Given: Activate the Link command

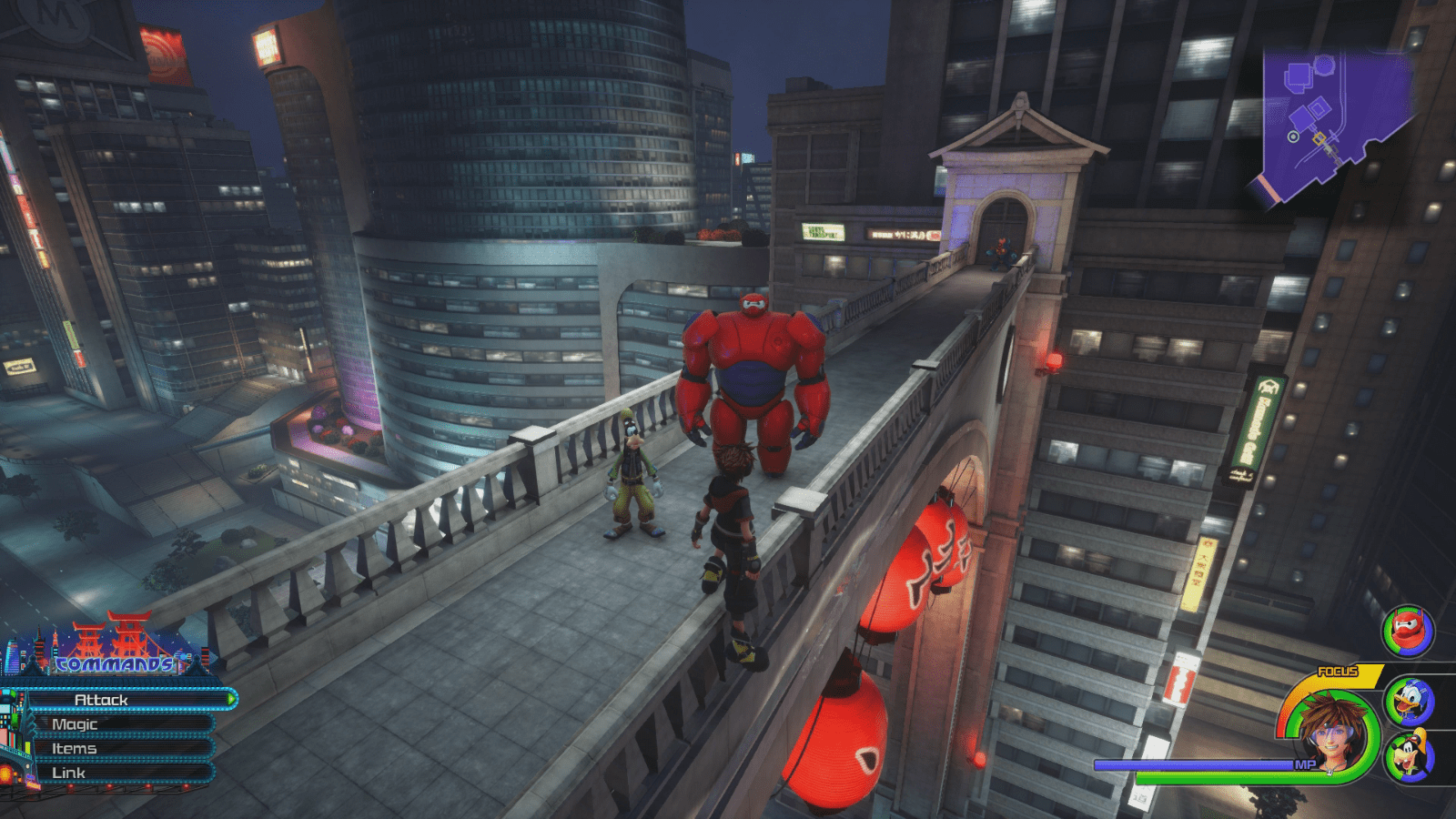Looking at the screenshot, I should [x=71, y=772].
